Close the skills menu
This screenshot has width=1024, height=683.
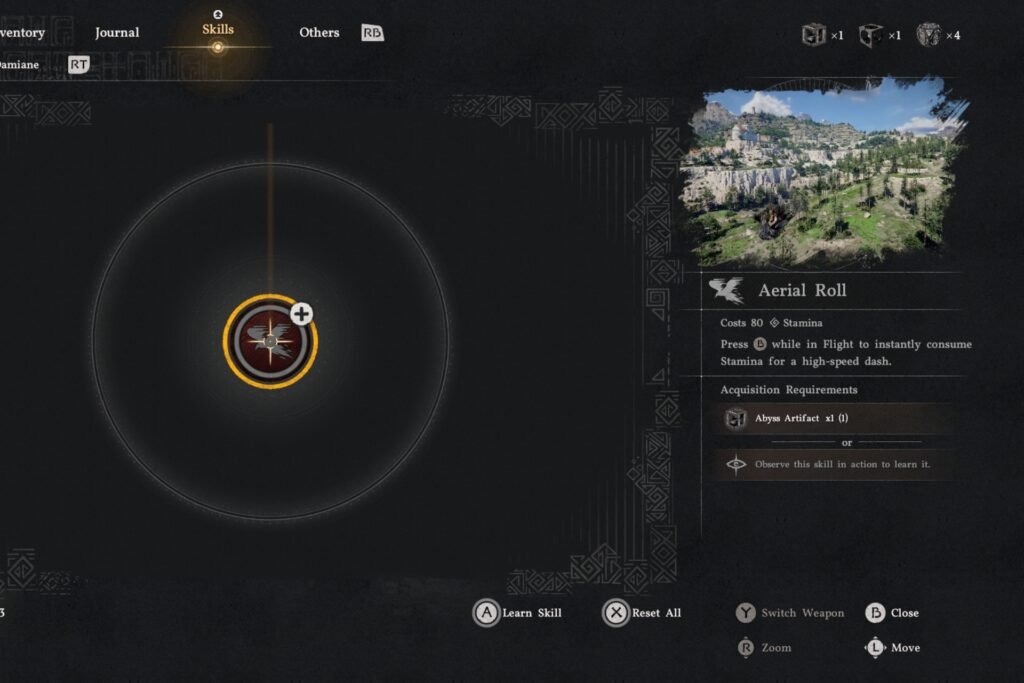click(x=892, y=613)
